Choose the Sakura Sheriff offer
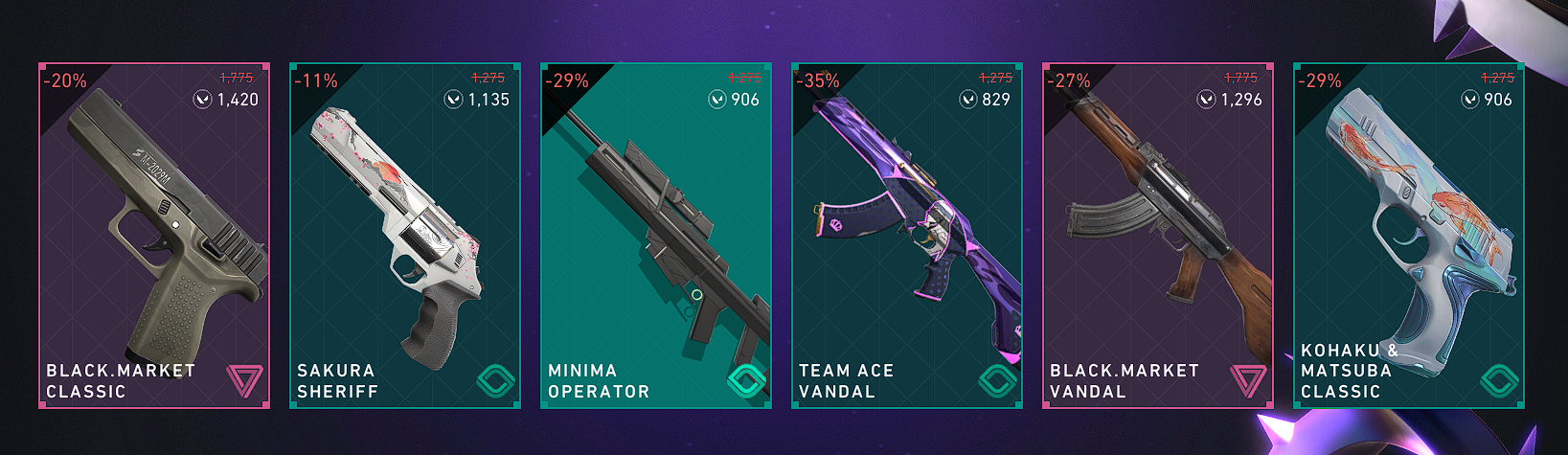 (x=405, y=236)
